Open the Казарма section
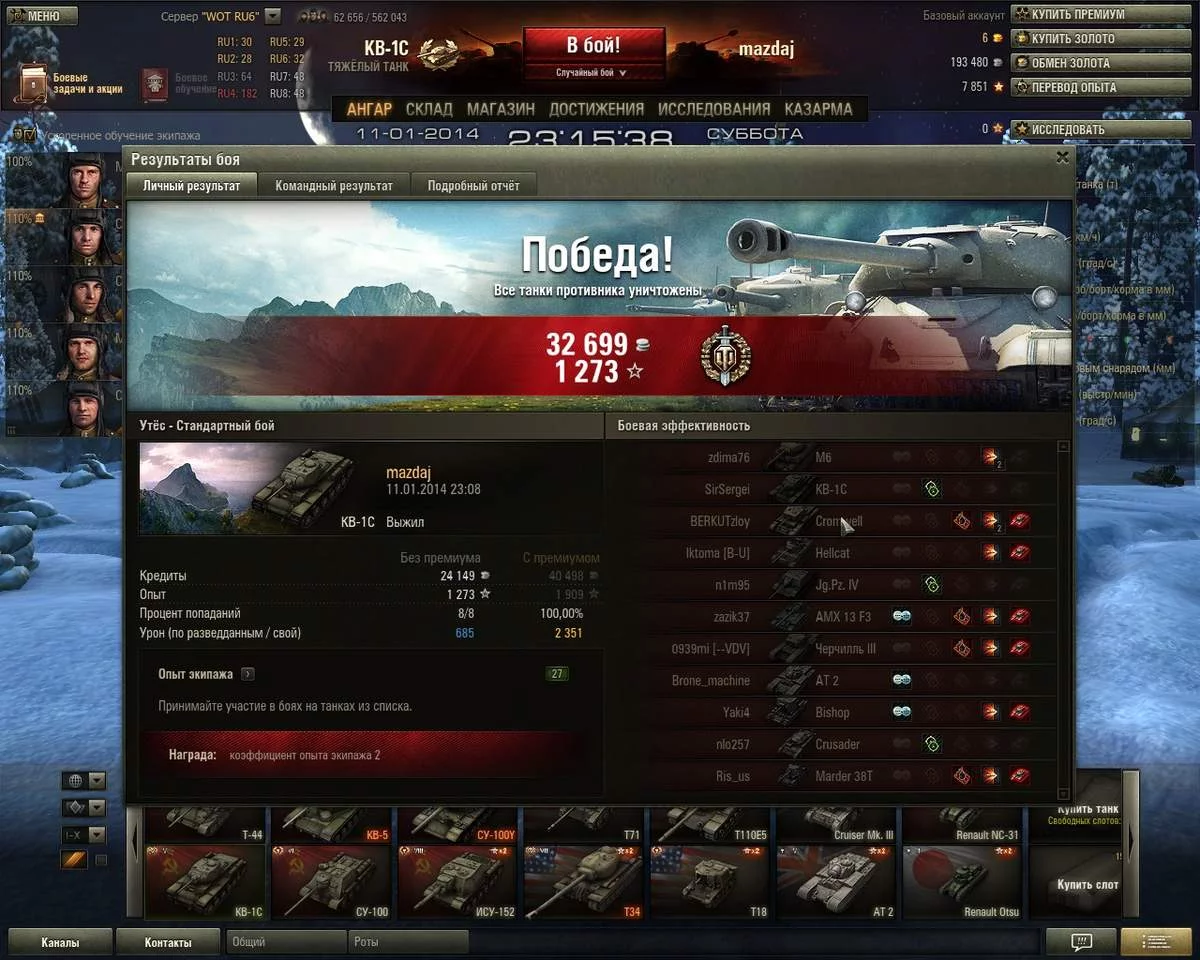This screenshot has height=960, width=1200. click(x=818, y=109)
